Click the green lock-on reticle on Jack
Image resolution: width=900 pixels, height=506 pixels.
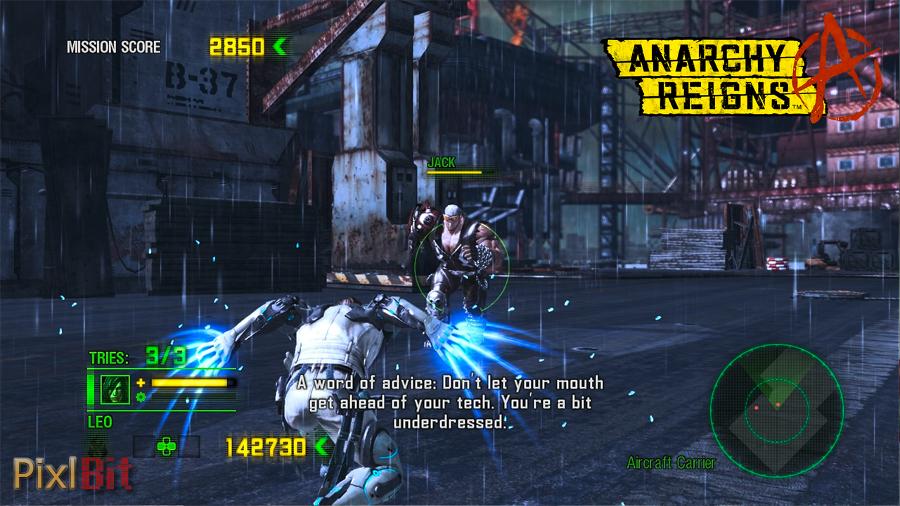(461, 264)
